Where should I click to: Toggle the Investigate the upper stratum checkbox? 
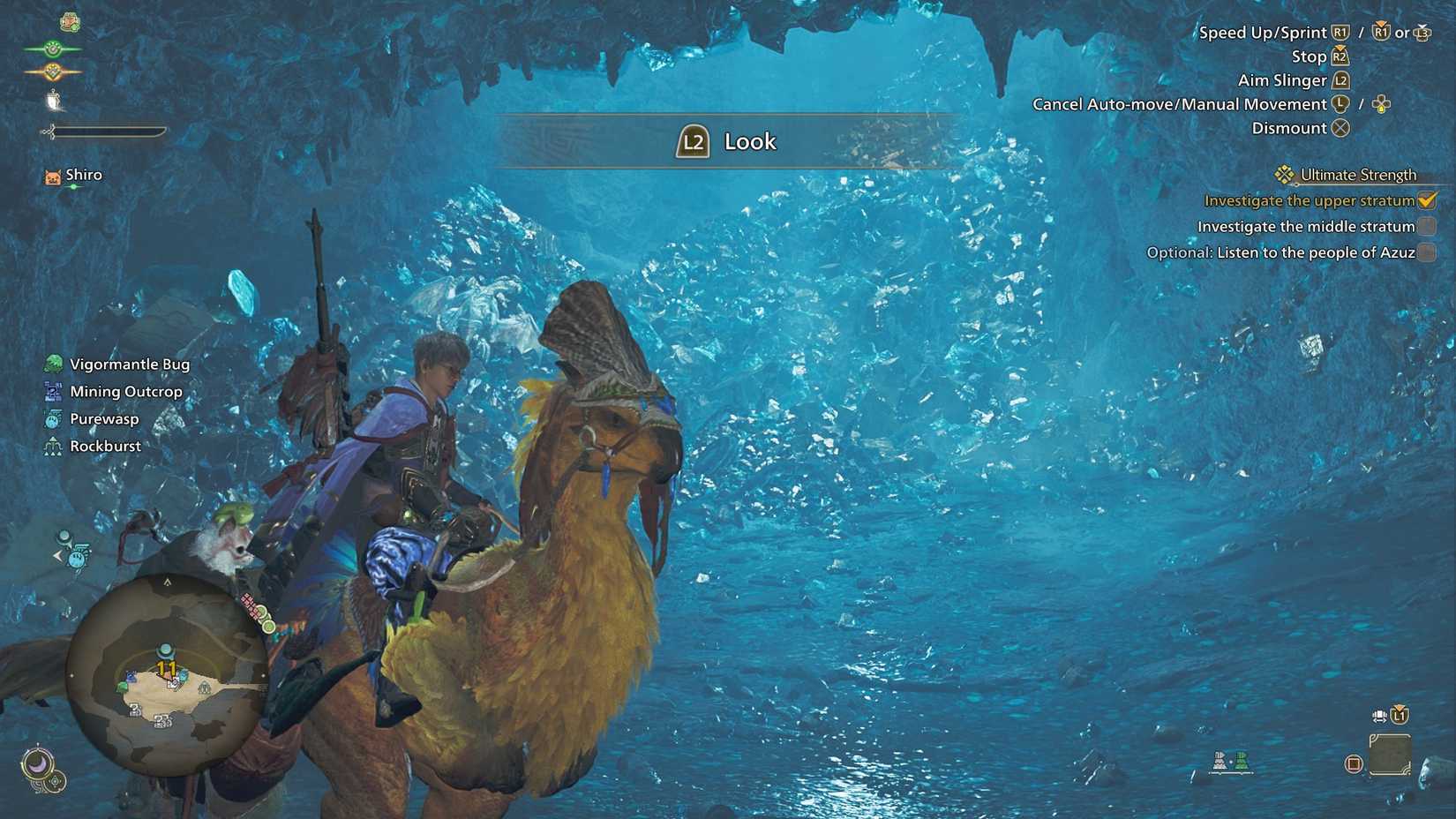click(1426, 200)
